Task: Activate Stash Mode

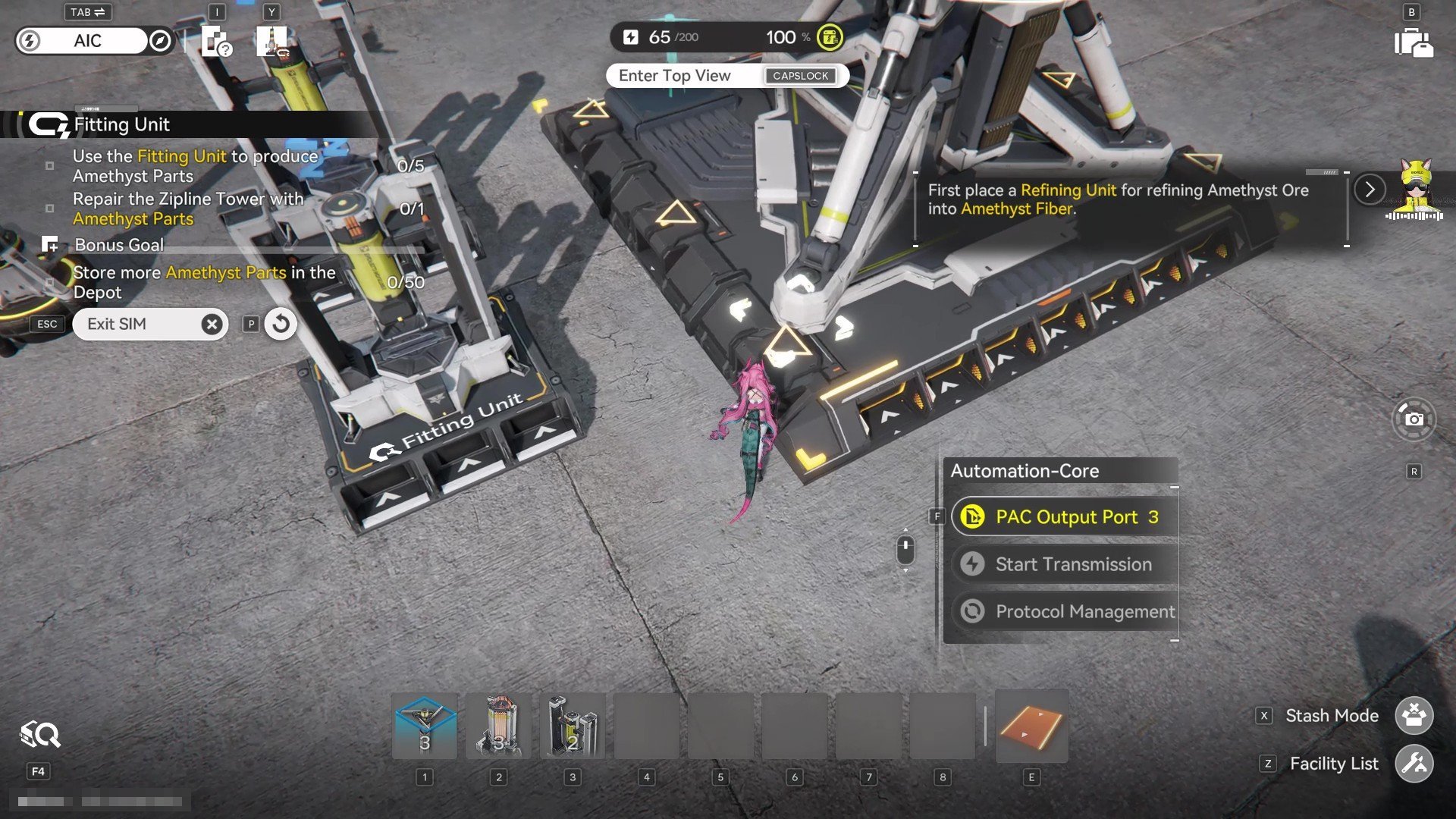Action: coord(1414,716)
